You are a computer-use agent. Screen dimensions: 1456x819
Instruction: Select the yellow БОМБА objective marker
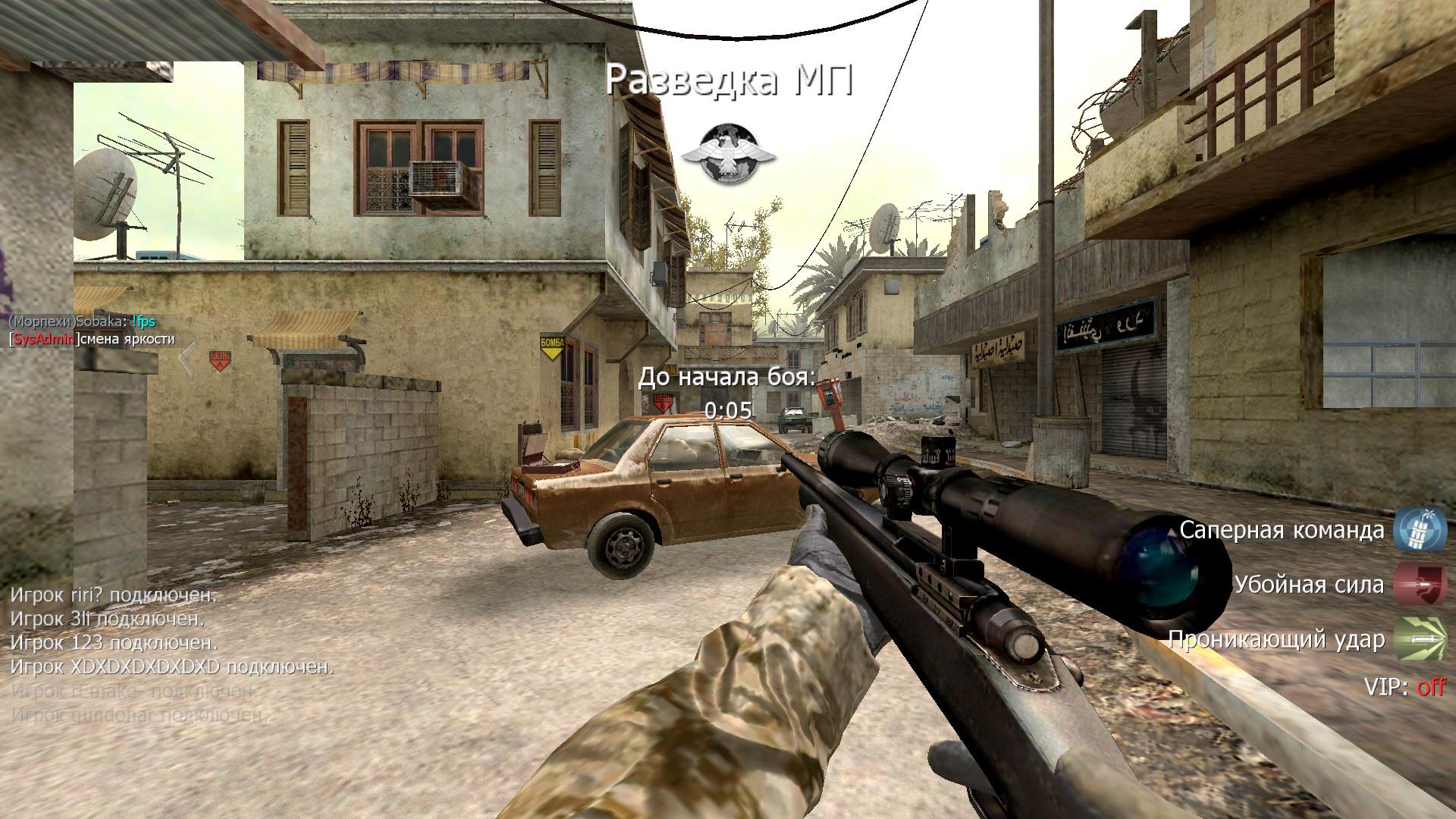(552, 345)
